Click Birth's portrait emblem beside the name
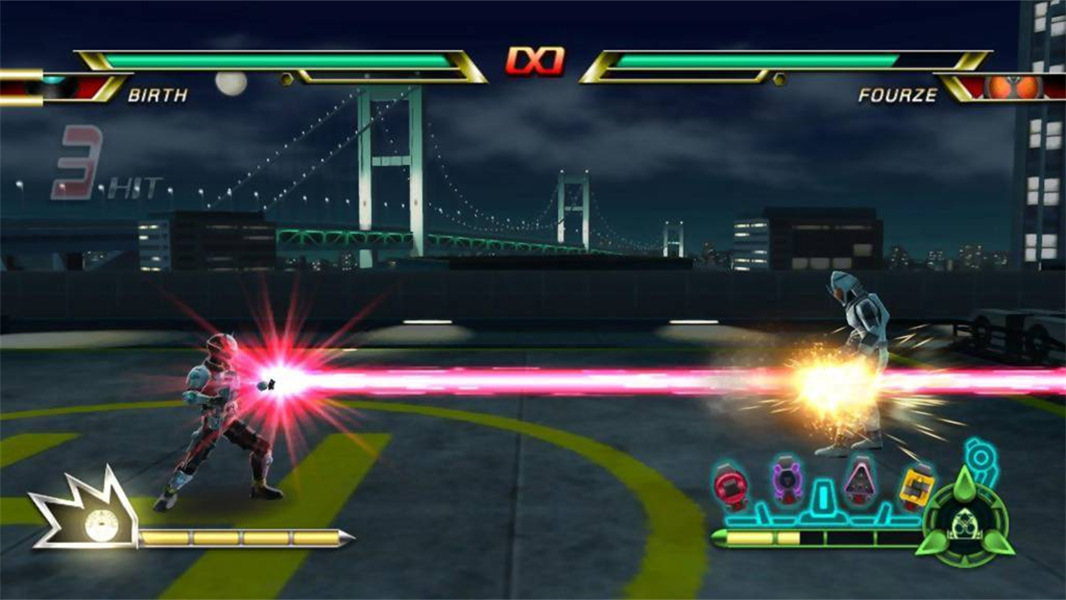1066x600 pixels. coord(62,88)
